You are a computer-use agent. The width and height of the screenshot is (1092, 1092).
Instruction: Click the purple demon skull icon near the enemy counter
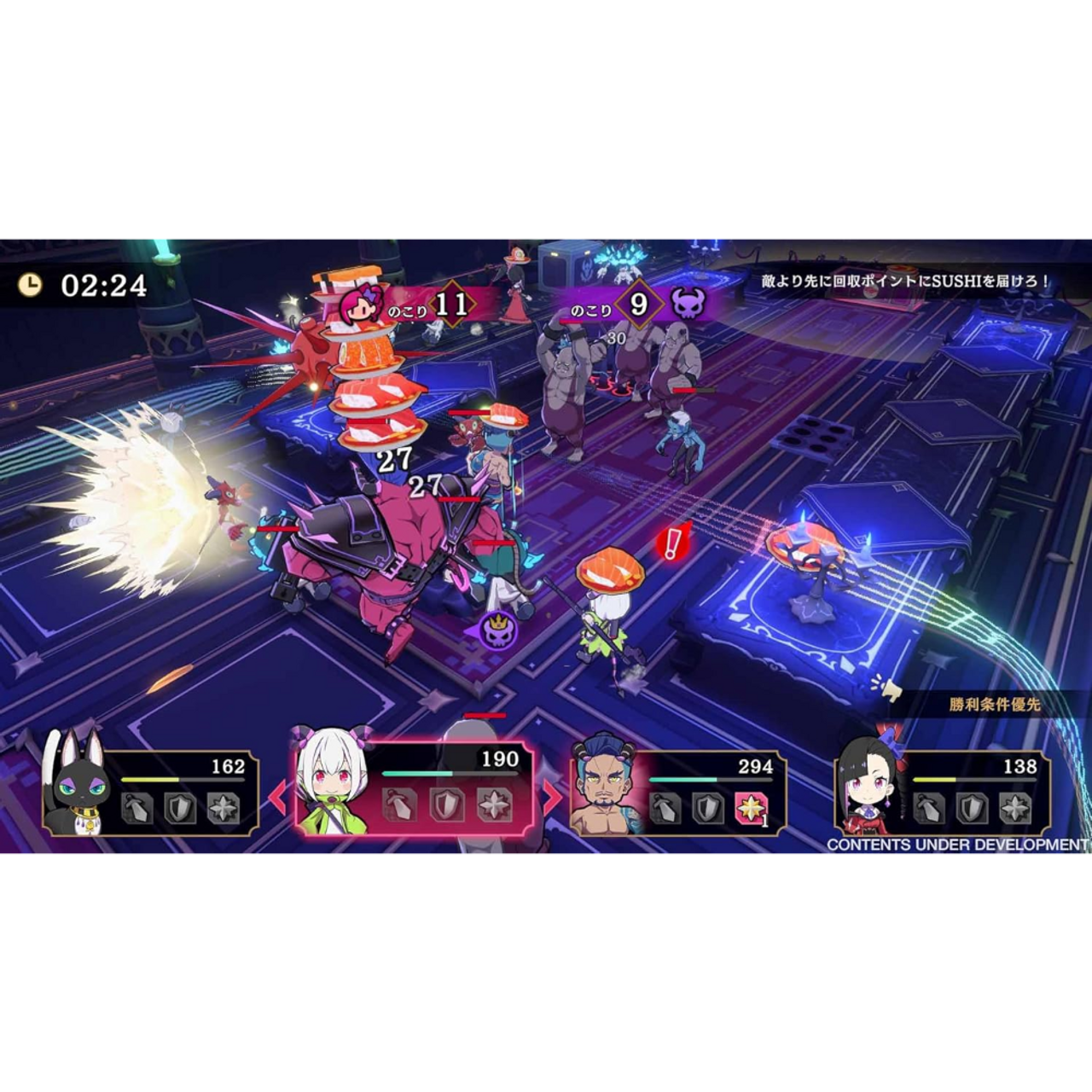[x=688, y=304]
